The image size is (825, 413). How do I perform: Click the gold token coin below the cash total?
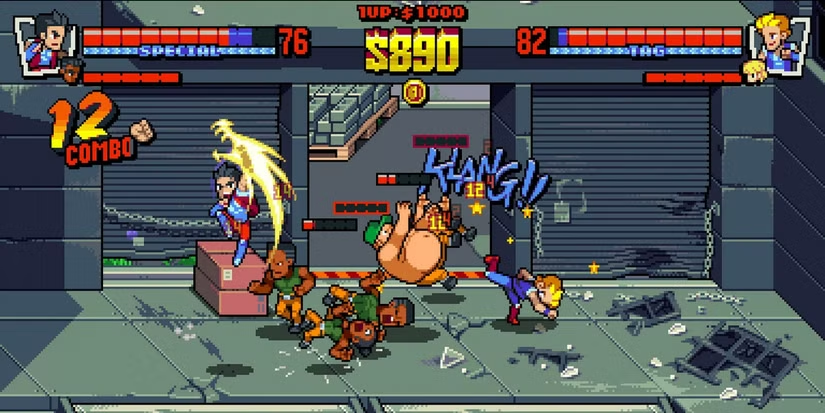[413, 93]
